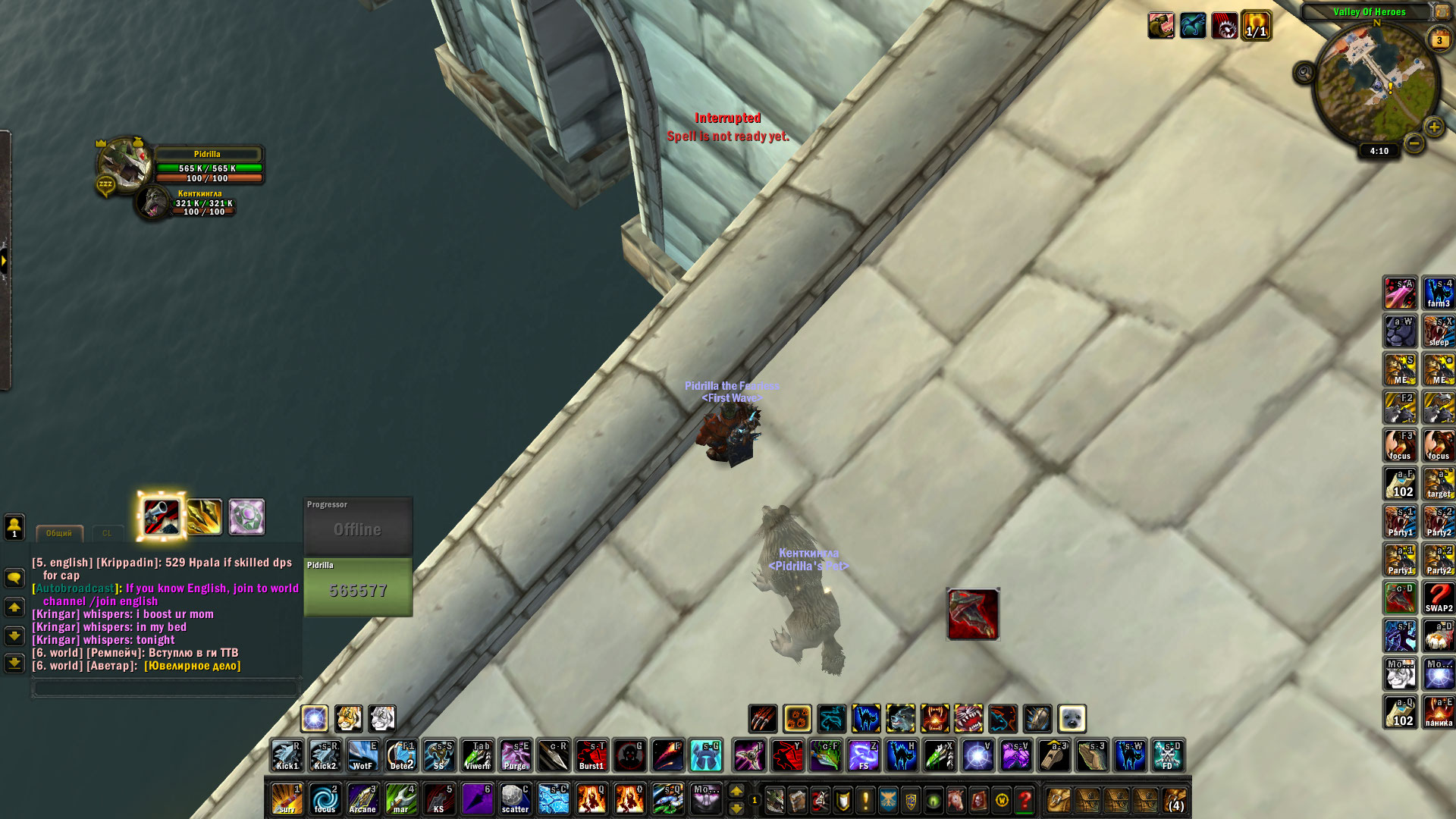1456x819 pixels.
Task: Open the calendar showing day 3
Action: (1439, 40)
